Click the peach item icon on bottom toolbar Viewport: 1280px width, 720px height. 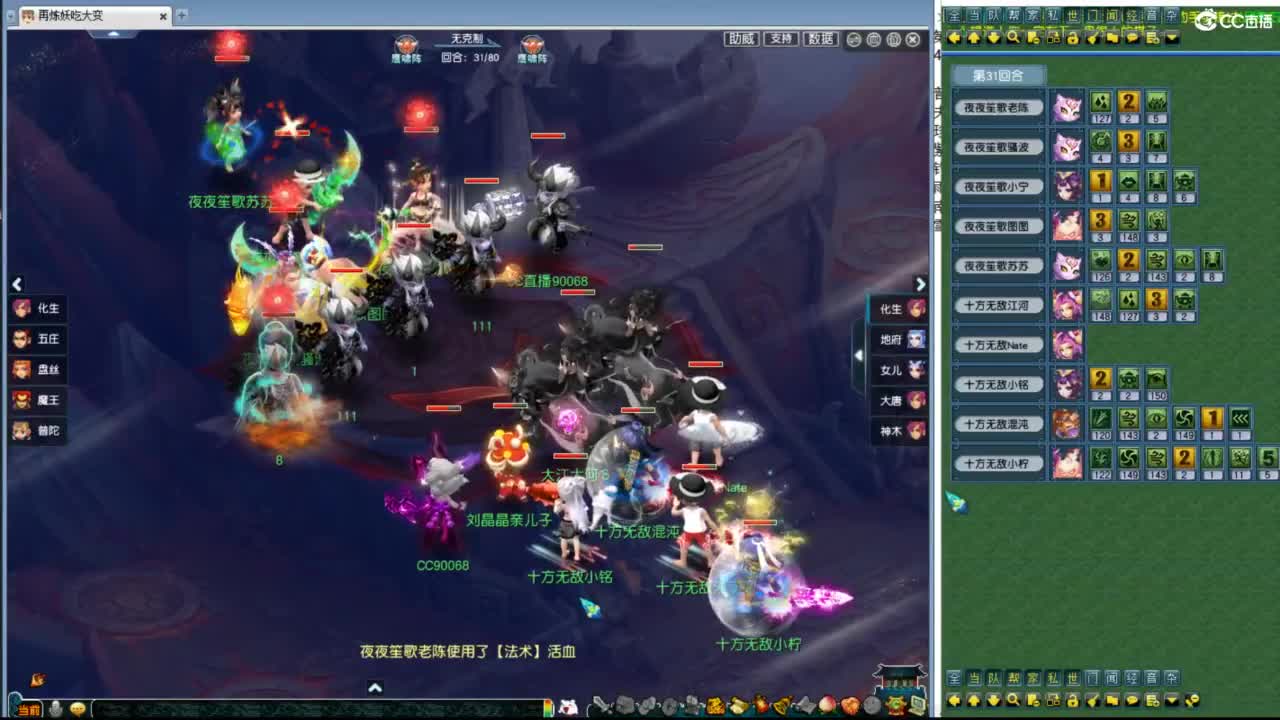point(826,705)
